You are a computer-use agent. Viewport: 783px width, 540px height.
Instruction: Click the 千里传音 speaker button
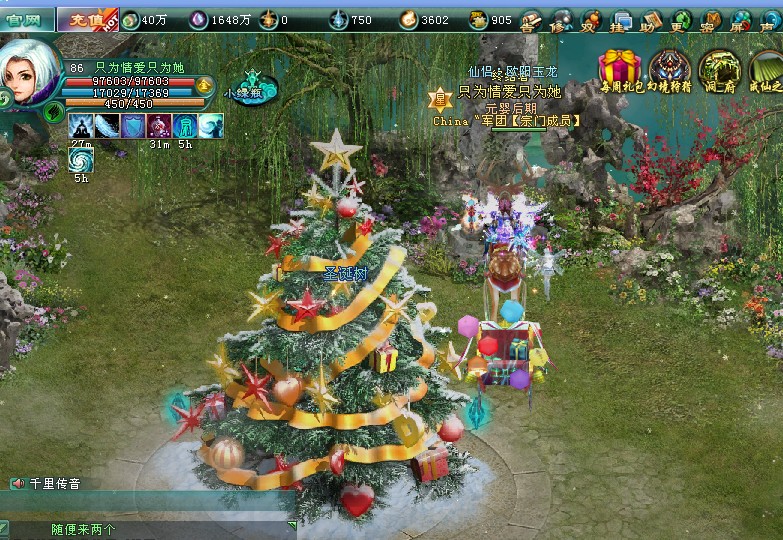pos(17,484)
